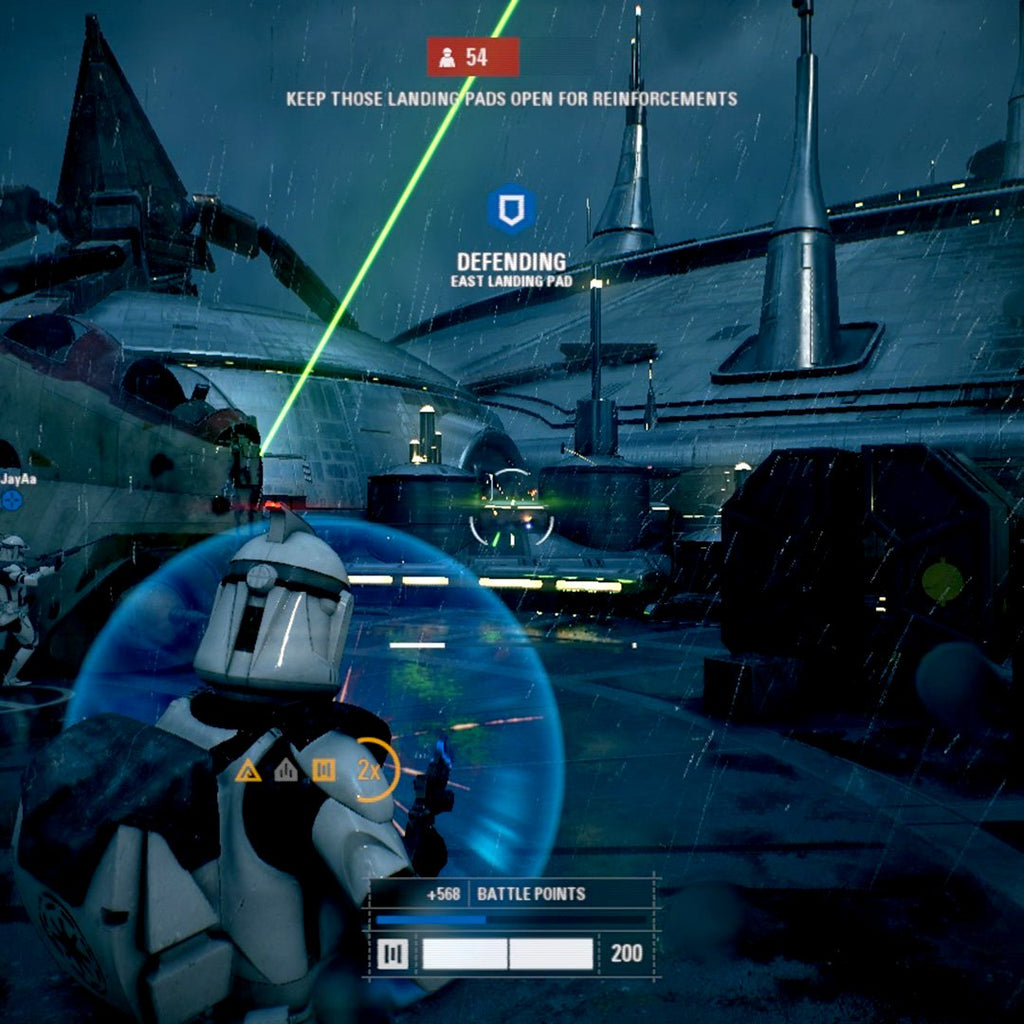Click teammate JayAa's blue marker icon

[x=12, y=498]
